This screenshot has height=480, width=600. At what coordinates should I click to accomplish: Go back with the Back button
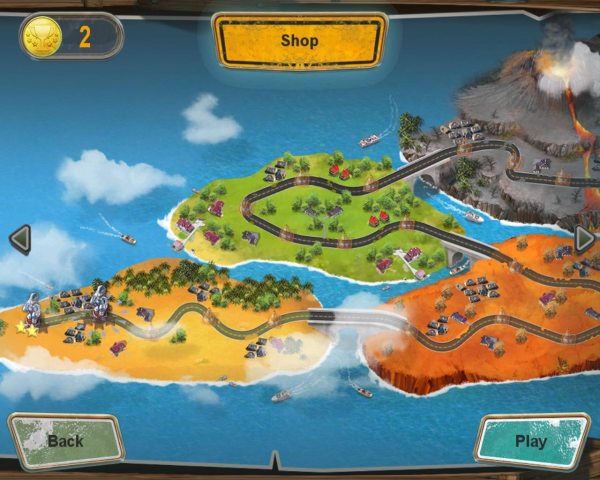point(66,440)
